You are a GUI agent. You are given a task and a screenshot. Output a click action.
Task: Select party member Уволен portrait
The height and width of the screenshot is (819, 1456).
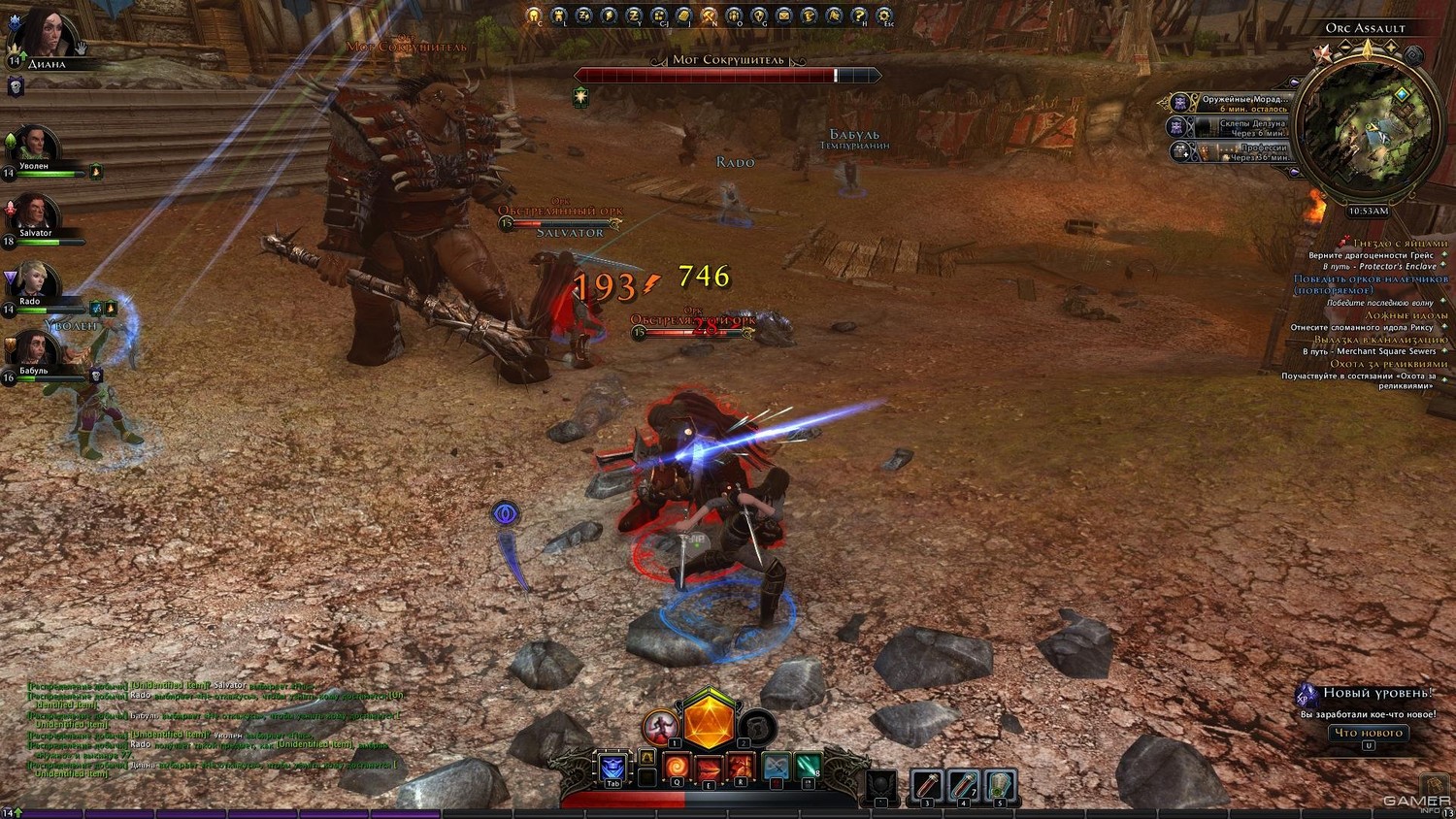(x=35, y=147)
